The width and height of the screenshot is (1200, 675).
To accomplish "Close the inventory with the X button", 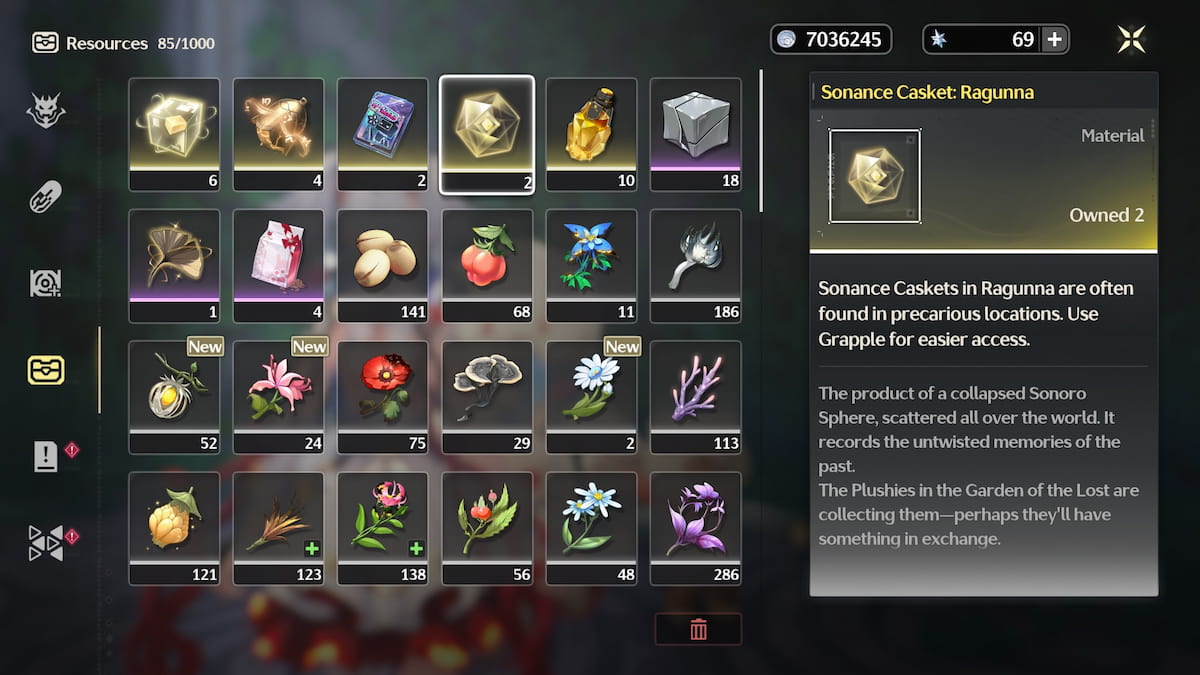I will coord(1132,40).
